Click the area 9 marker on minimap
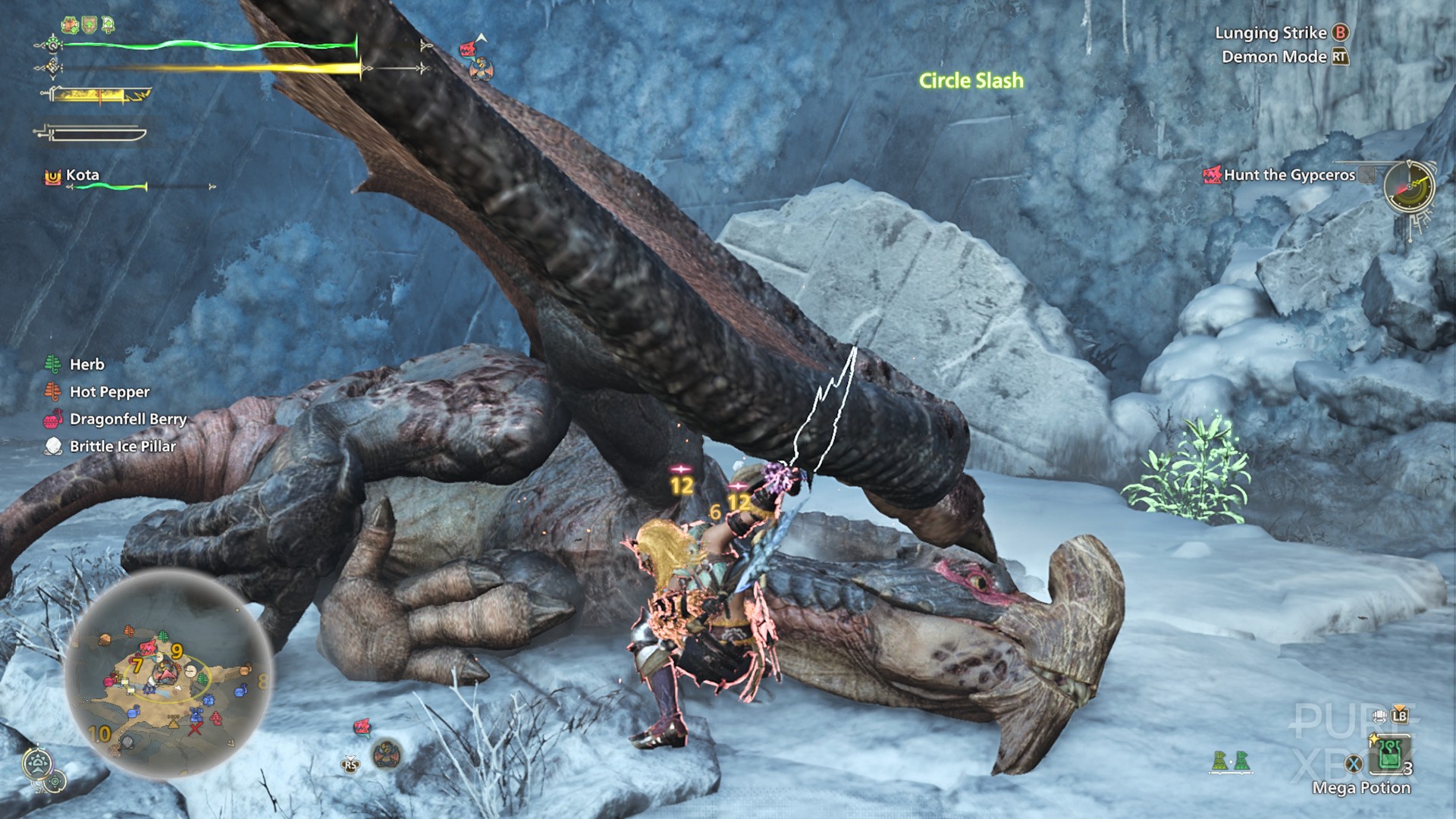This screenshot has width=1456, height=819. (x=177, y=651)
